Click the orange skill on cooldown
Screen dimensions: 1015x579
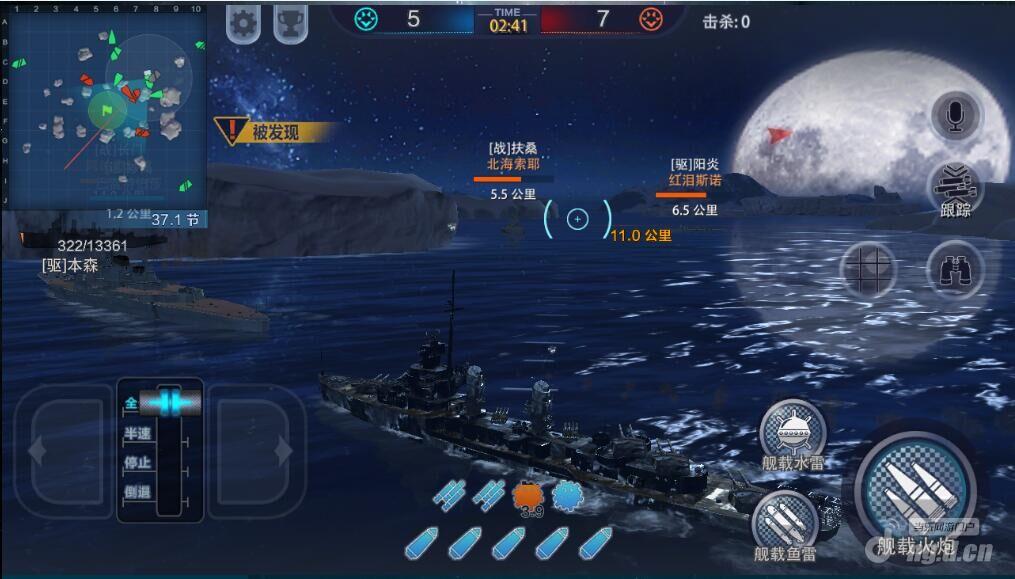(x=529, y=497)
